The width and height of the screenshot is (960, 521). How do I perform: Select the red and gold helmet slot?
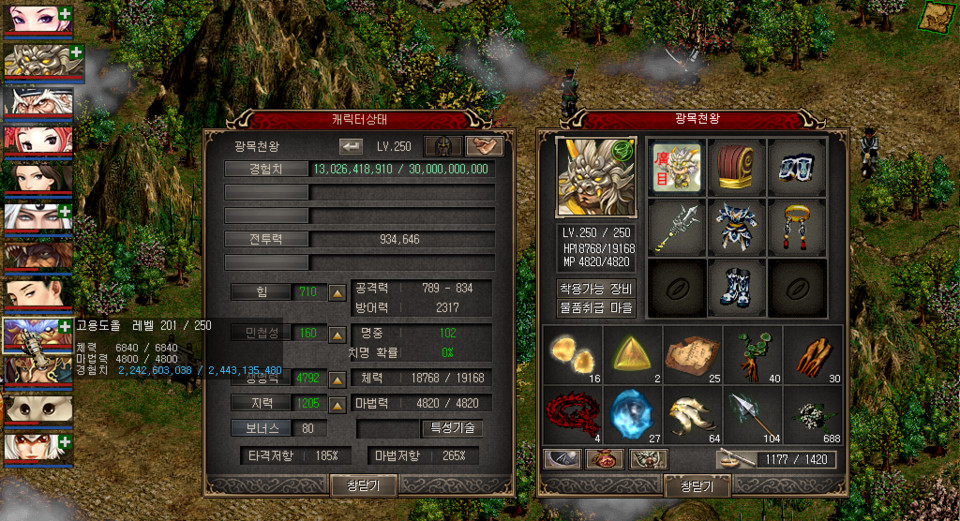(737, 166)
